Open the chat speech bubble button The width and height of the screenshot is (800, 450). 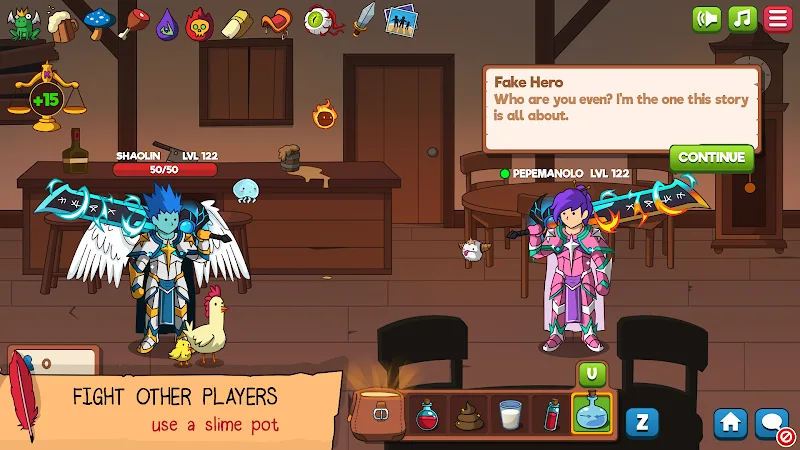772,423
